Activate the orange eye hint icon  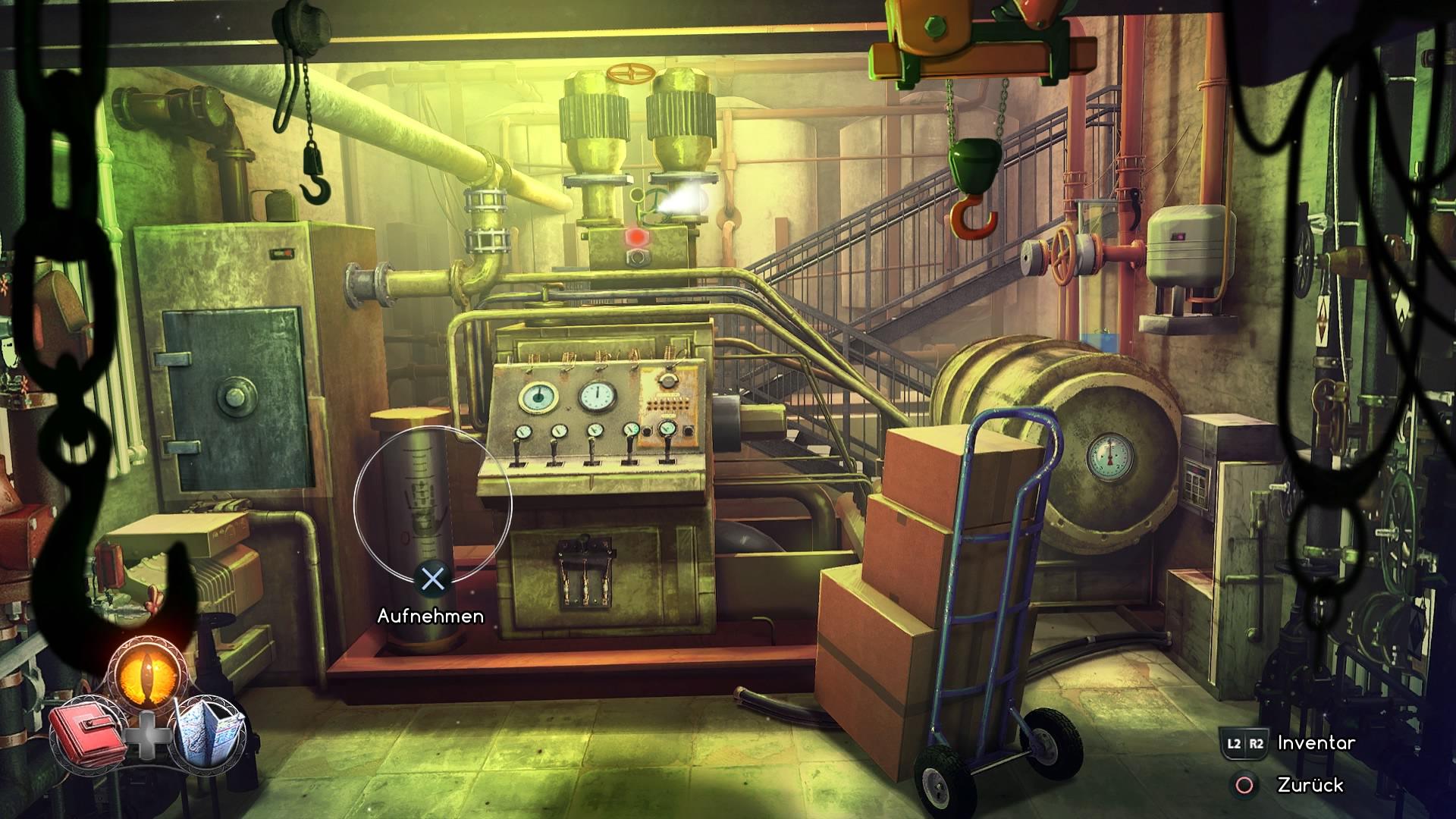[146, 669]
